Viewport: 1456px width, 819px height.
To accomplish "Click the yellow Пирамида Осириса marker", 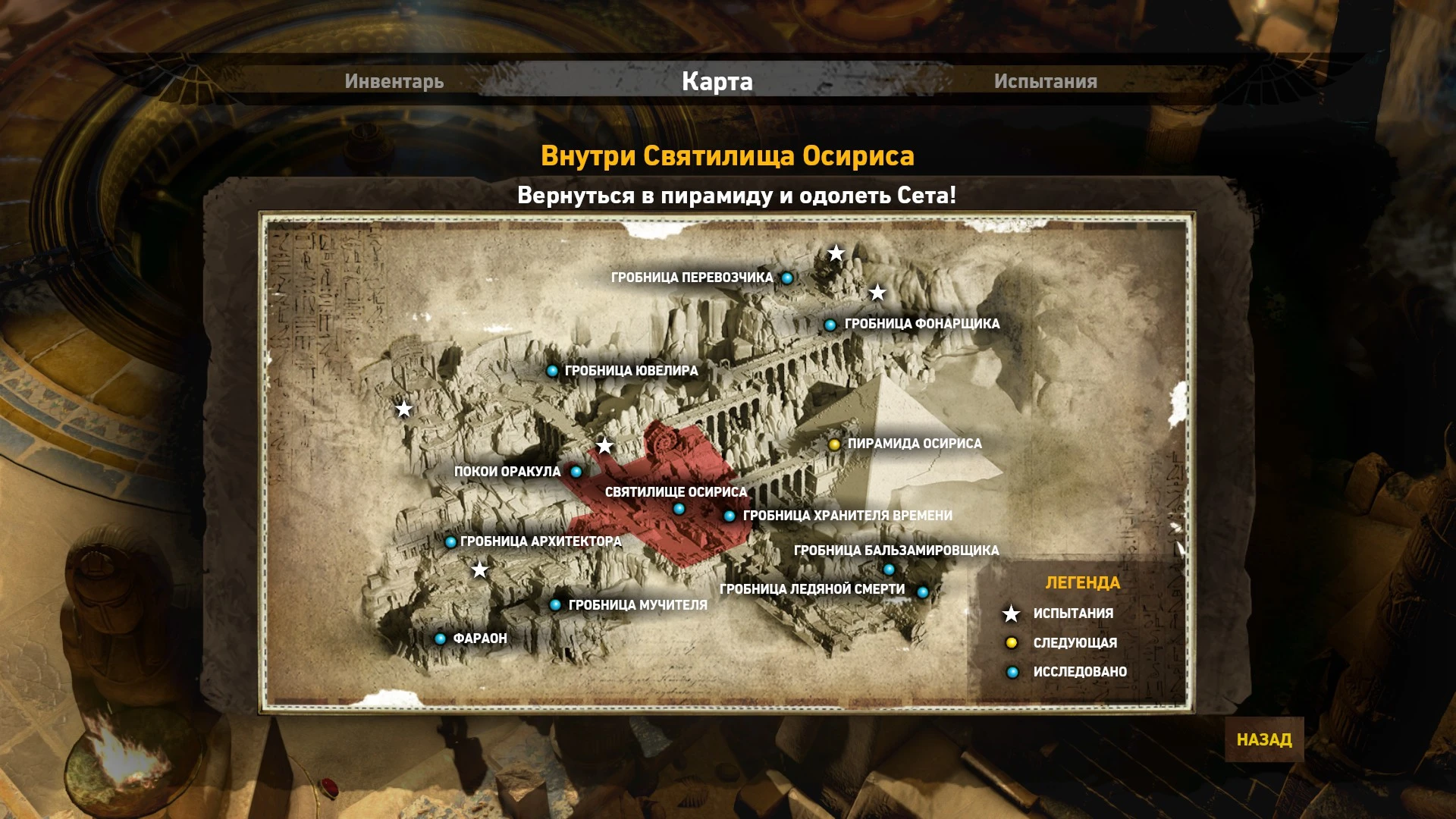I will point(834,444).
